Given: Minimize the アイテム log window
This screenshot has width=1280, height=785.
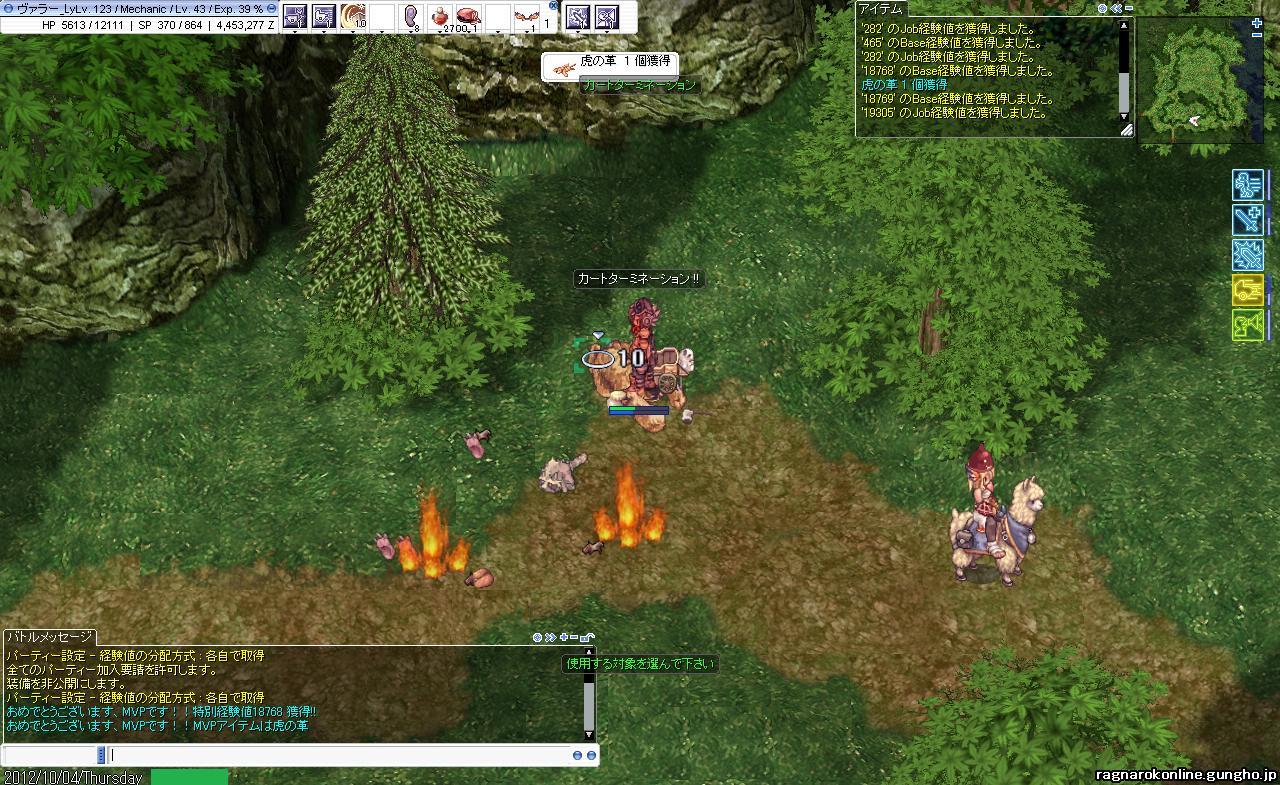Looking at the screenshot, I should [1127, 8].
